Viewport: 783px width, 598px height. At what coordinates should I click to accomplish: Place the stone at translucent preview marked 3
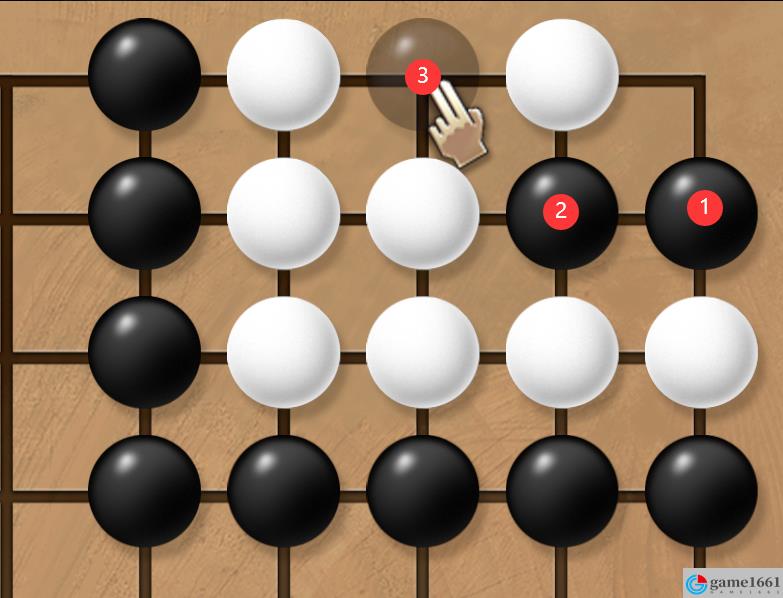coord(422,74)
